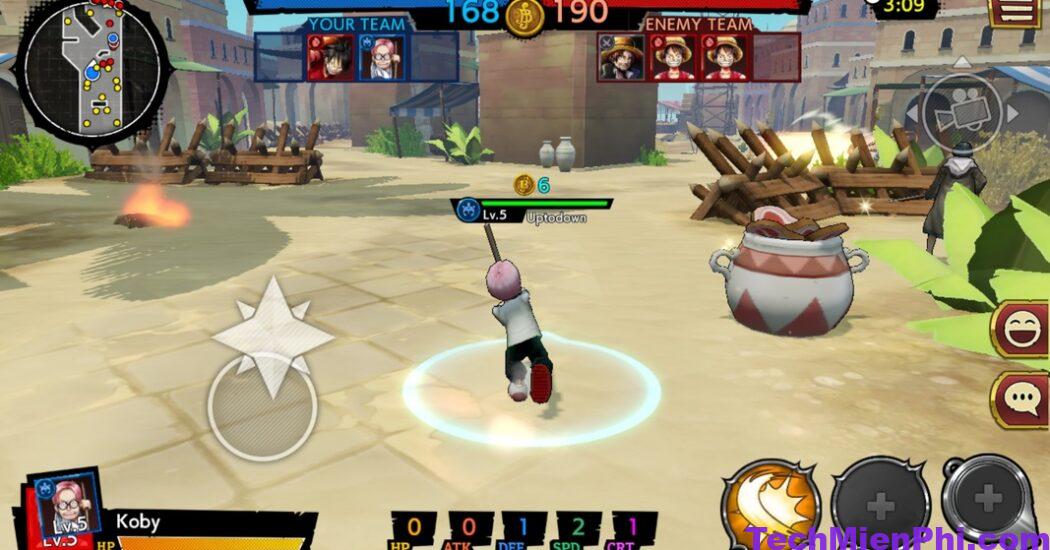Open the circular minimap
Image resolution: width=1050 pixels, height=550 pixels.
tap(93, 71)
